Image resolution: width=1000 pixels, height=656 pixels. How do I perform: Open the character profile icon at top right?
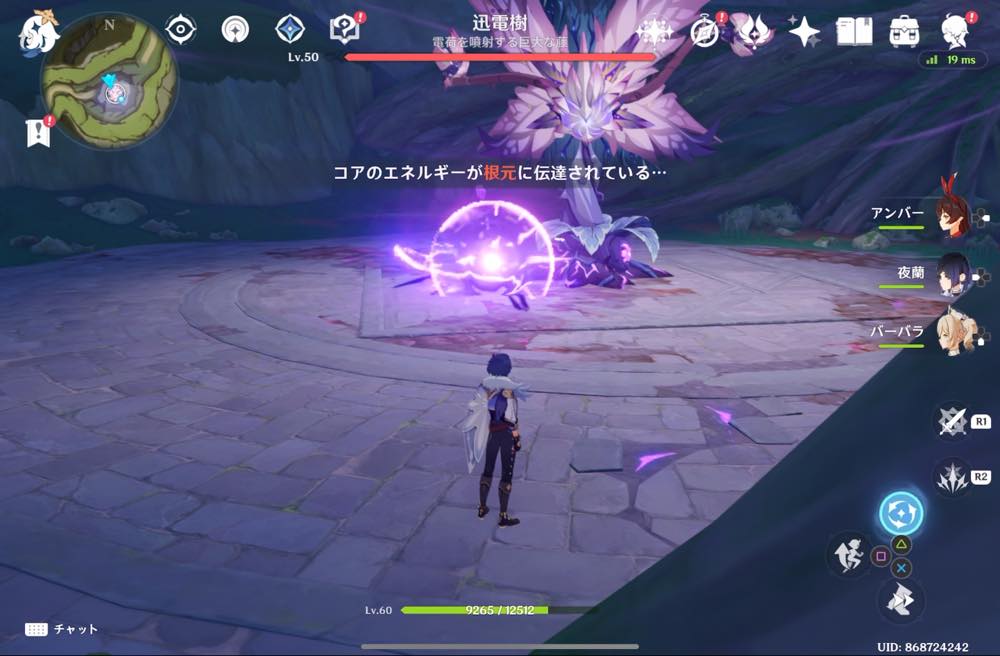[955, 30]
